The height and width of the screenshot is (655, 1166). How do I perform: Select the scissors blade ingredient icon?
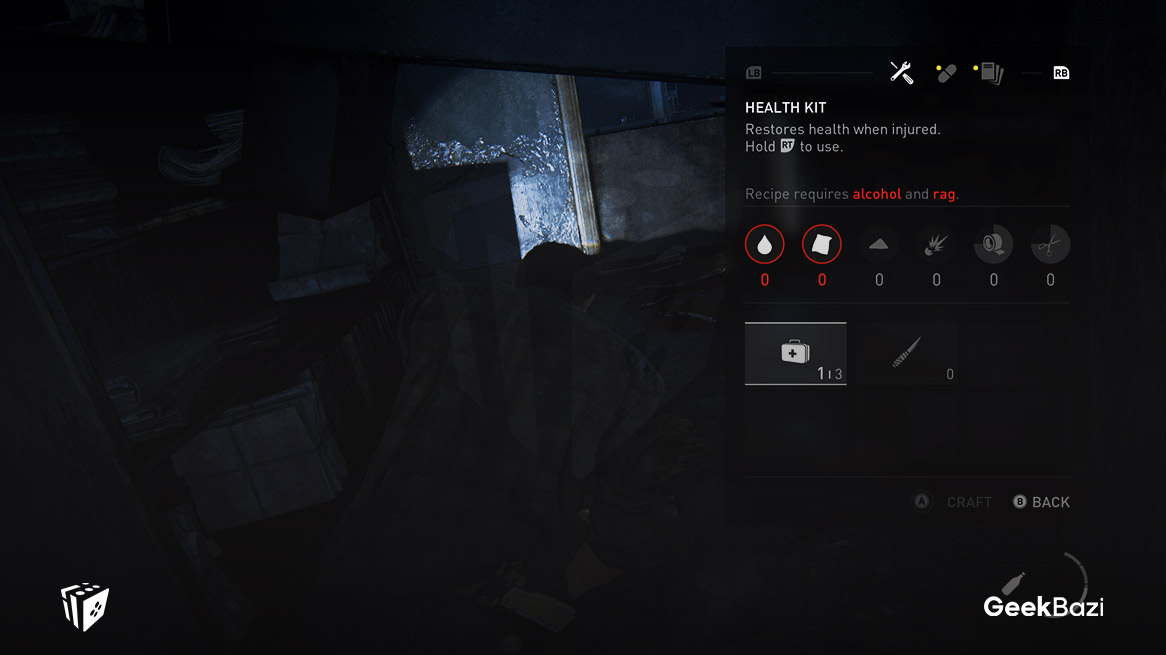(x=1050, y=245)
